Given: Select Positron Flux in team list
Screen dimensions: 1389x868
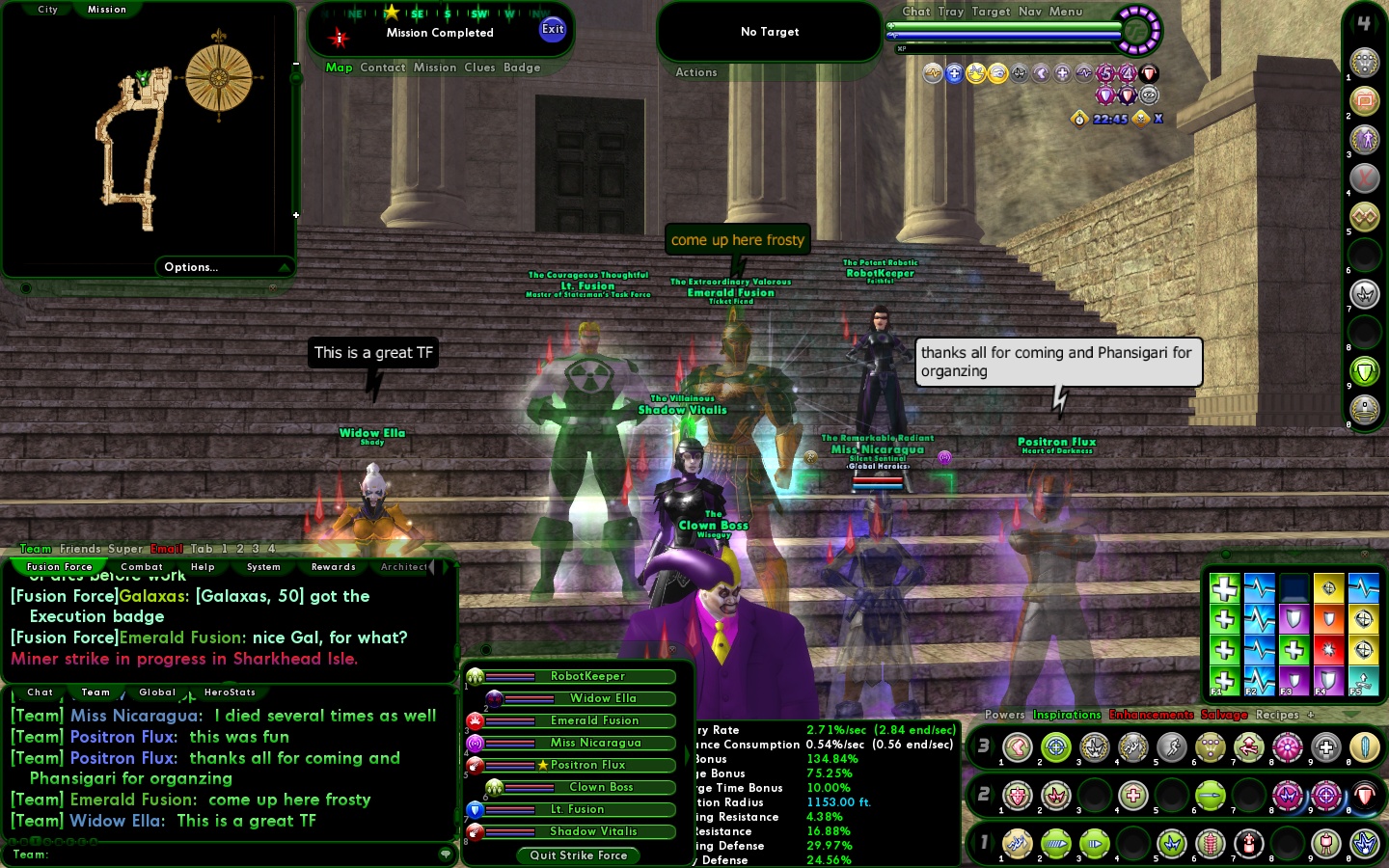Looking at the screenshot, I should click(587, 765).
